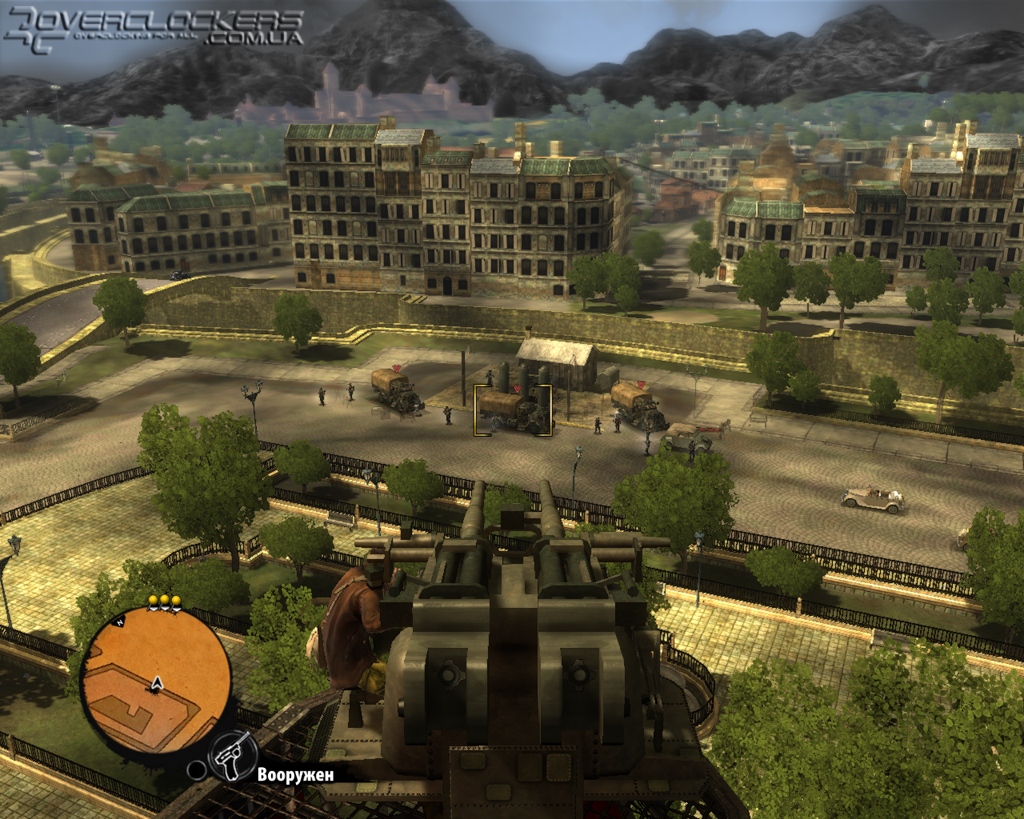This screenshot has height=819, width=1024.
Task: Click the north compass marker on minimap
Action: point(119,621)
